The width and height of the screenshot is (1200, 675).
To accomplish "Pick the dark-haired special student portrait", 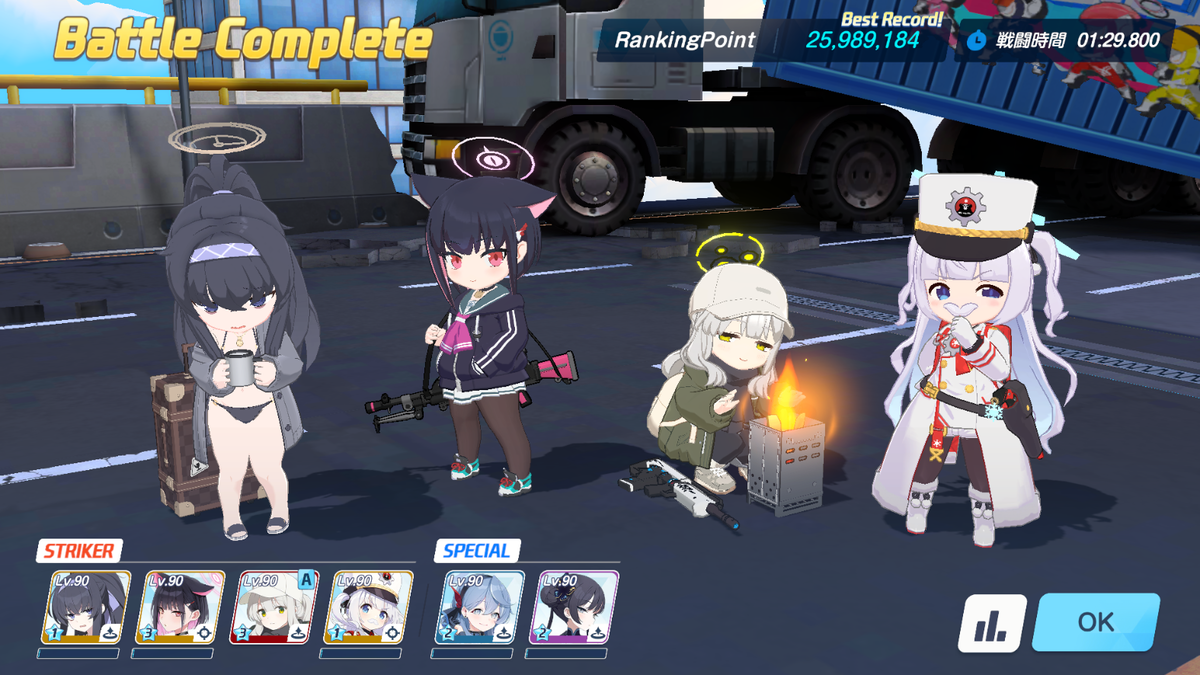I will point(574,607).
